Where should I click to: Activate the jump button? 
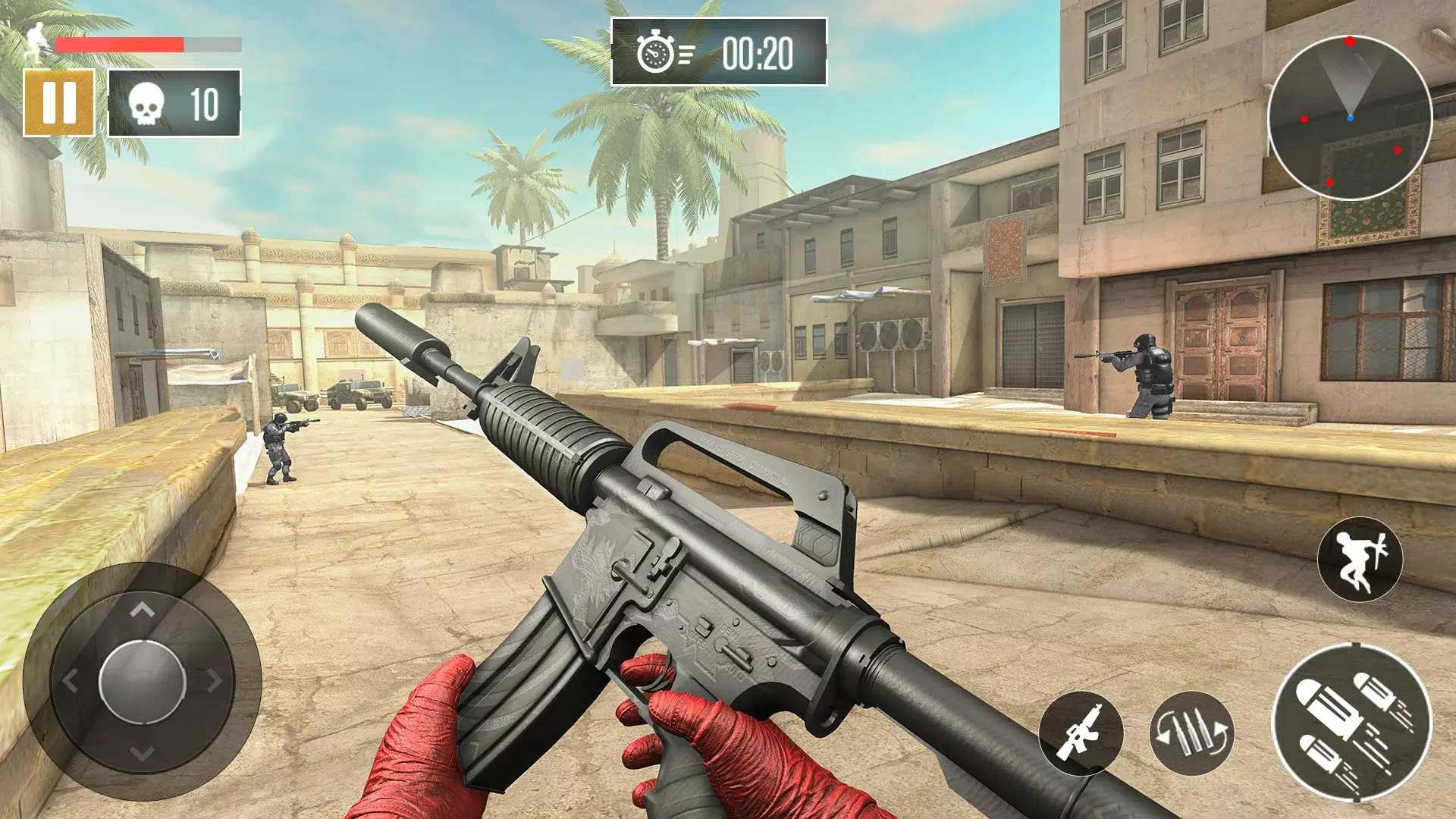point(1360,560)
